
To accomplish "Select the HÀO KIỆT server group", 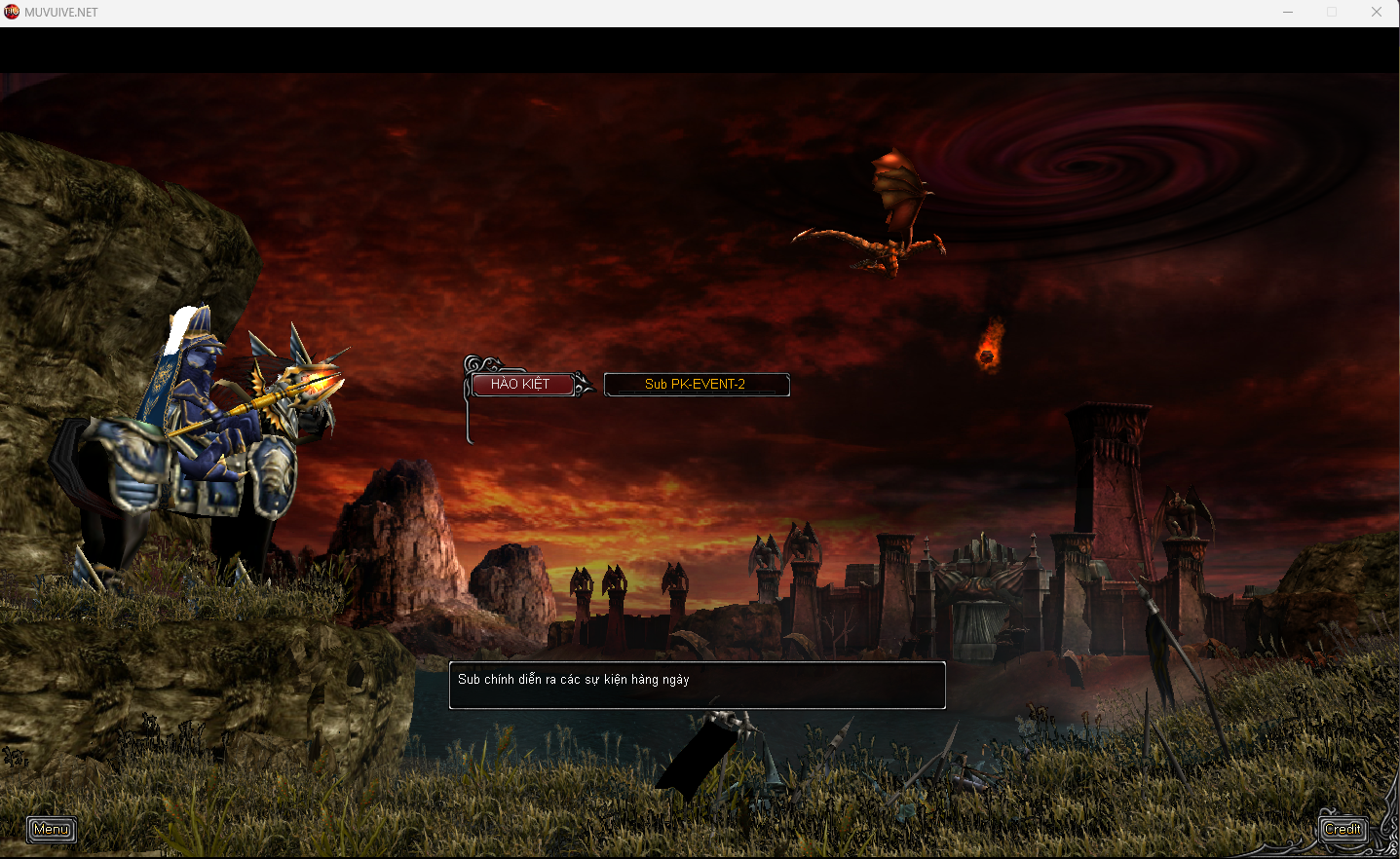I will pyautogui.click(x=521, y=385).
